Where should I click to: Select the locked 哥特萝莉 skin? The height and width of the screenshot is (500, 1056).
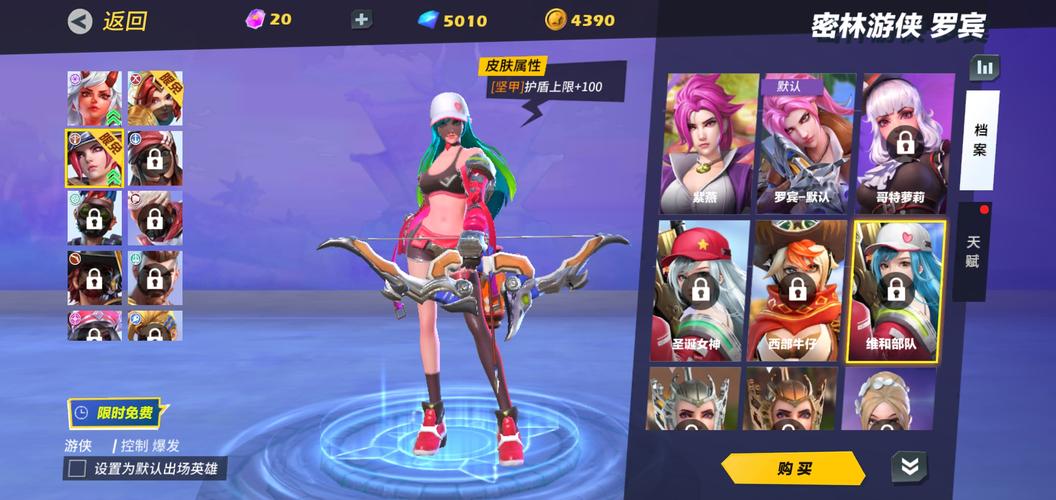pyautogui.click(x=903, y=142)
